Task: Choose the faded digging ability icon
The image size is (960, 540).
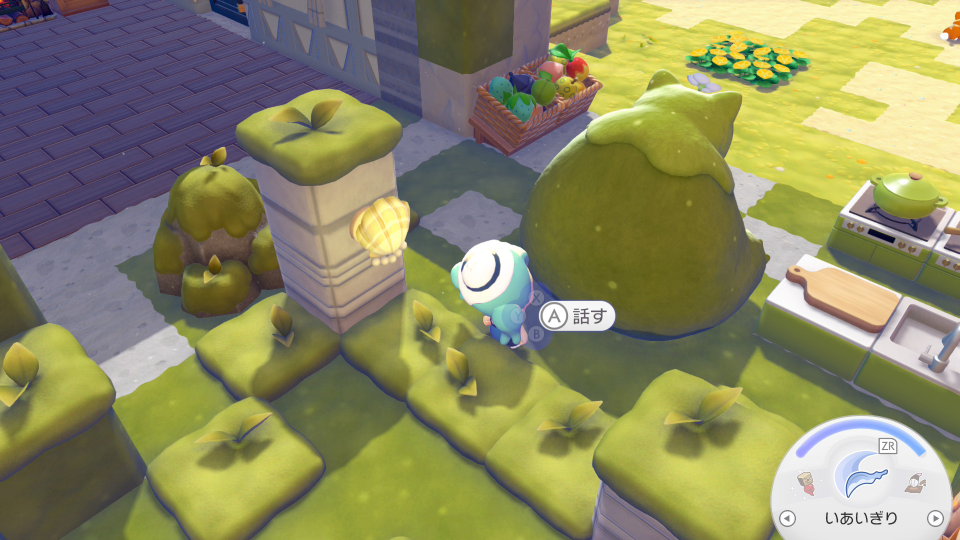Action: [x=913, y=485]
